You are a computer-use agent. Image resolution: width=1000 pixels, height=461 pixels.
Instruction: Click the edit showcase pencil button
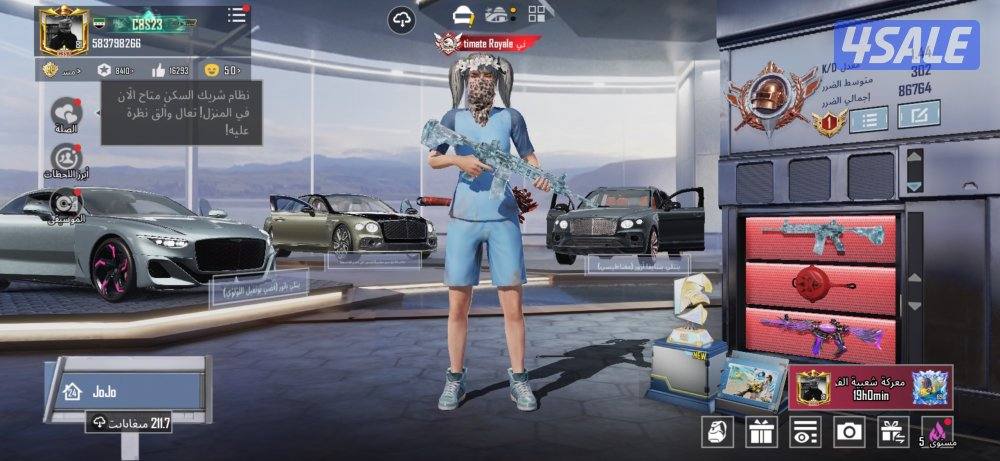coord(917,115)
